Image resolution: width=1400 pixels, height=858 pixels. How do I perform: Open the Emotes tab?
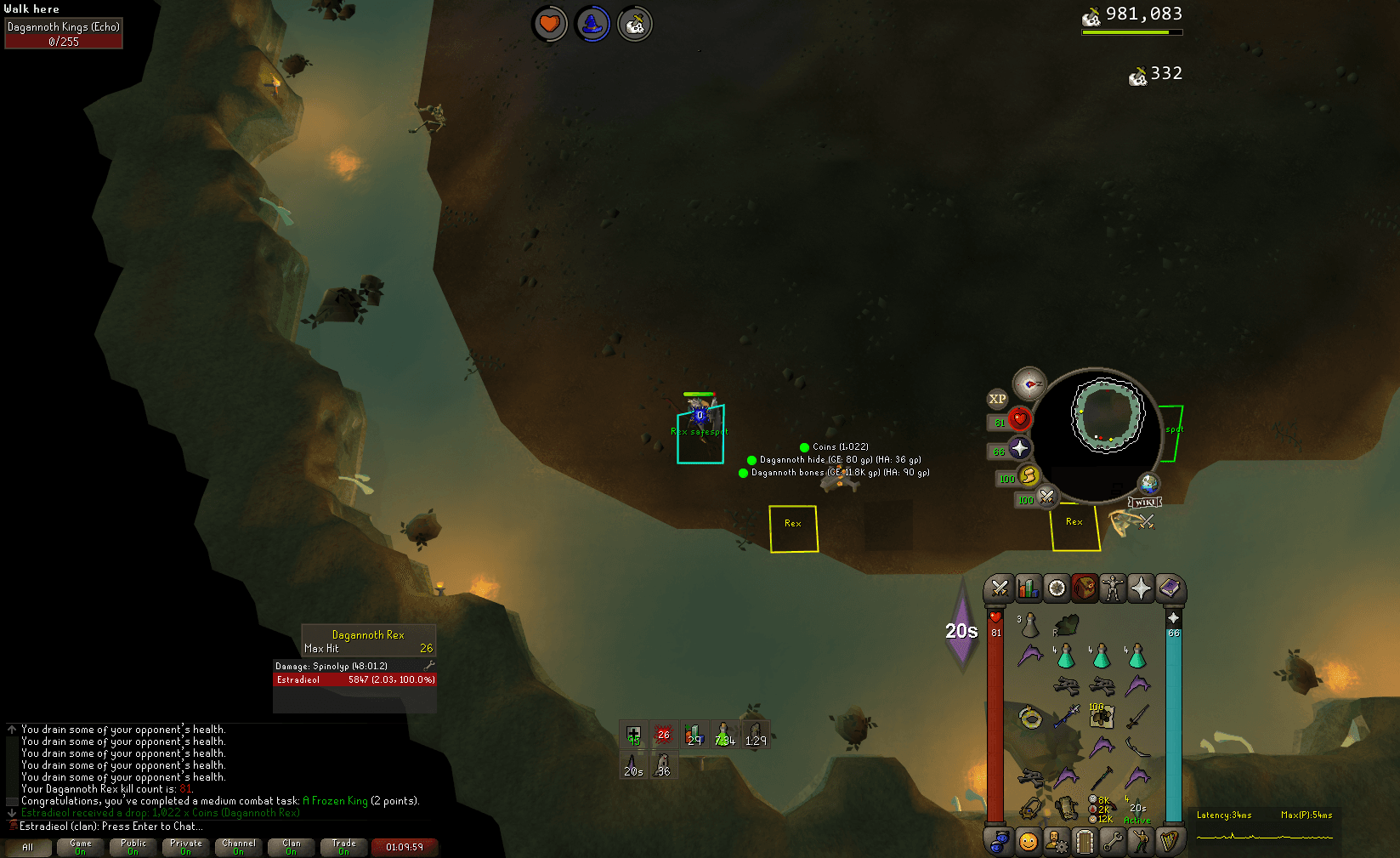click(1140, 841)
